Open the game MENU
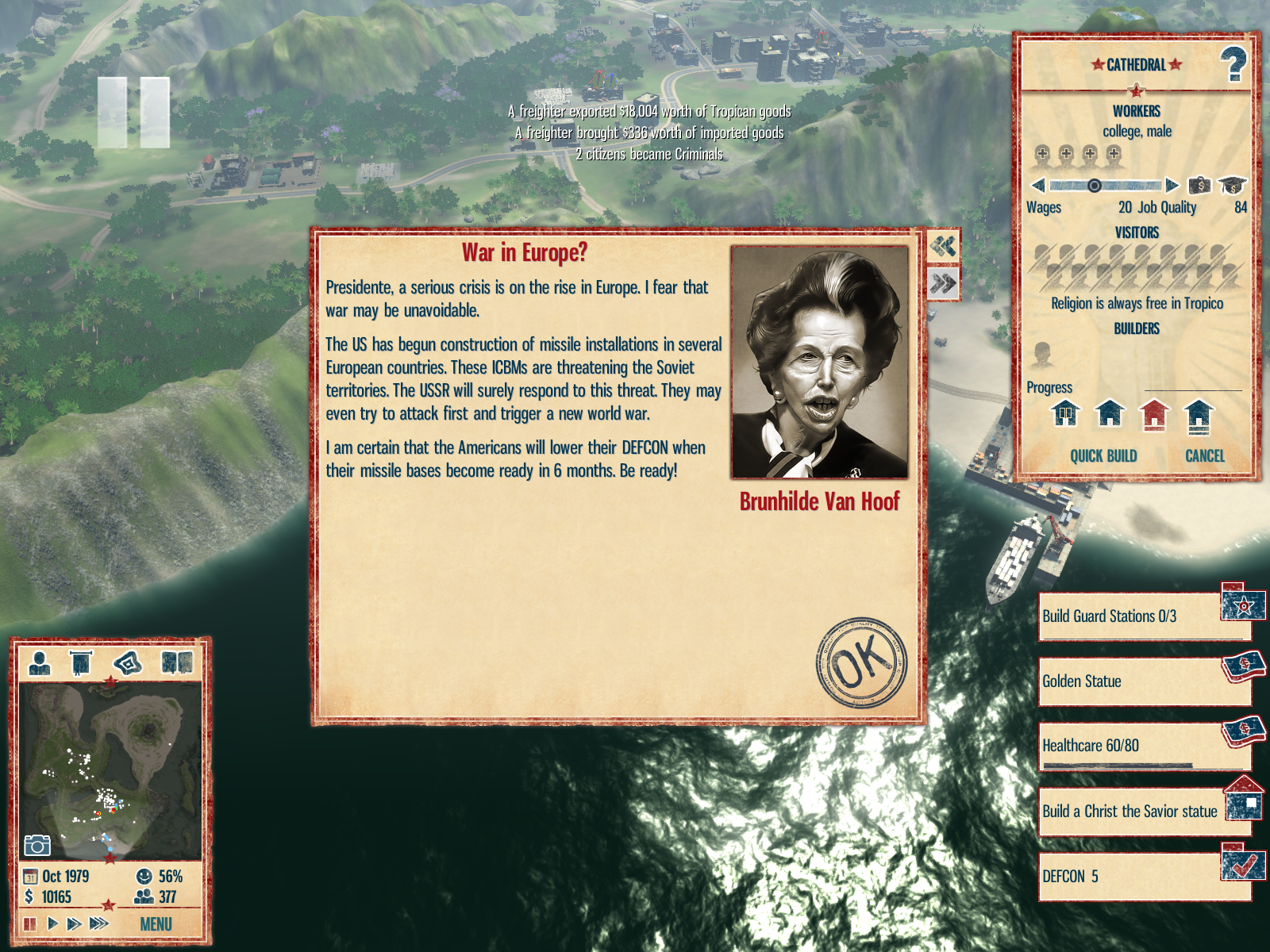Image resolution: width=1270 pixels, height=952 pixels. pyautogui.click(x=156, y=924)
